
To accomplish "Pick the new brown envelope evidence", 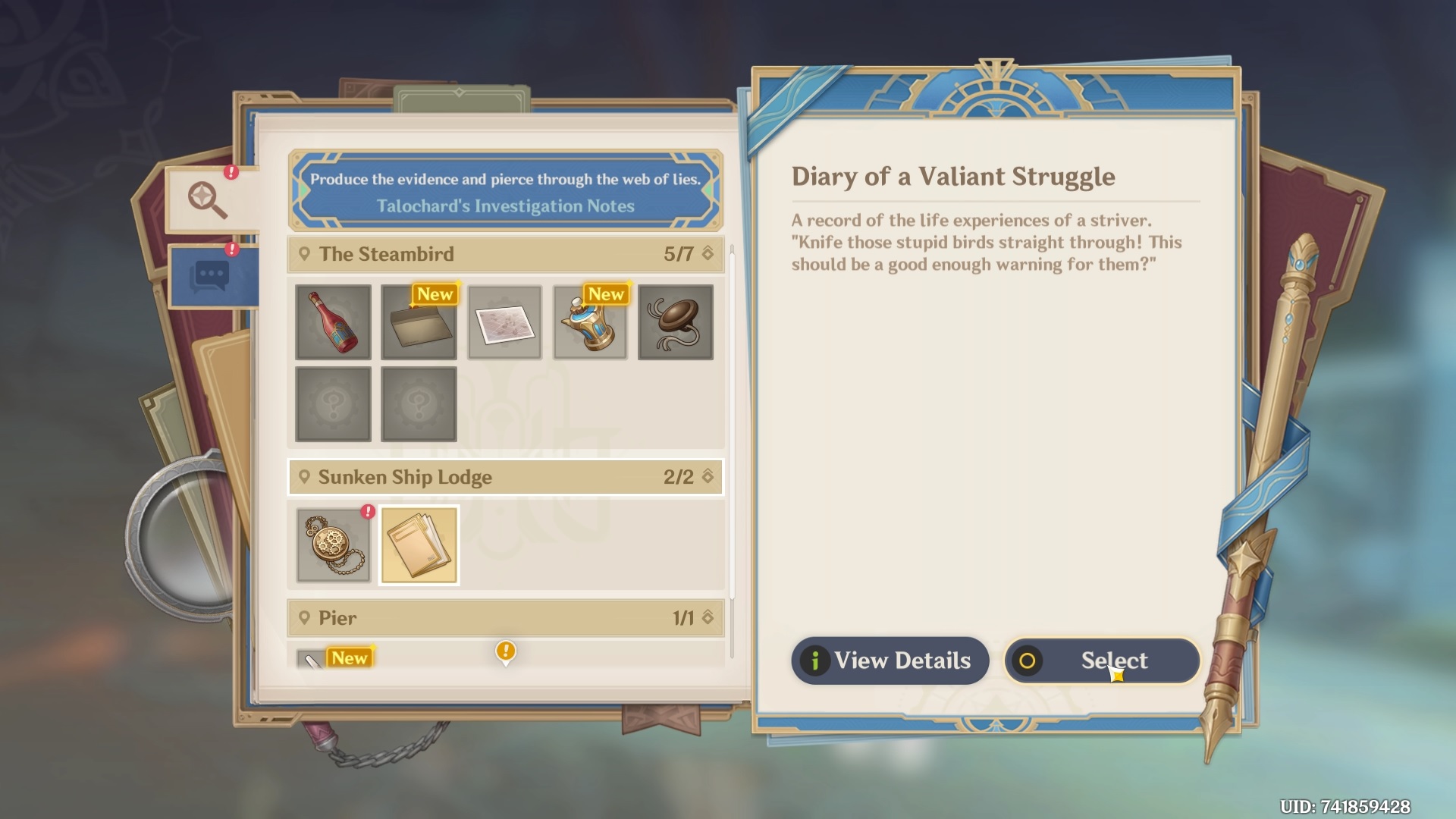I will (x=419, y=322).
